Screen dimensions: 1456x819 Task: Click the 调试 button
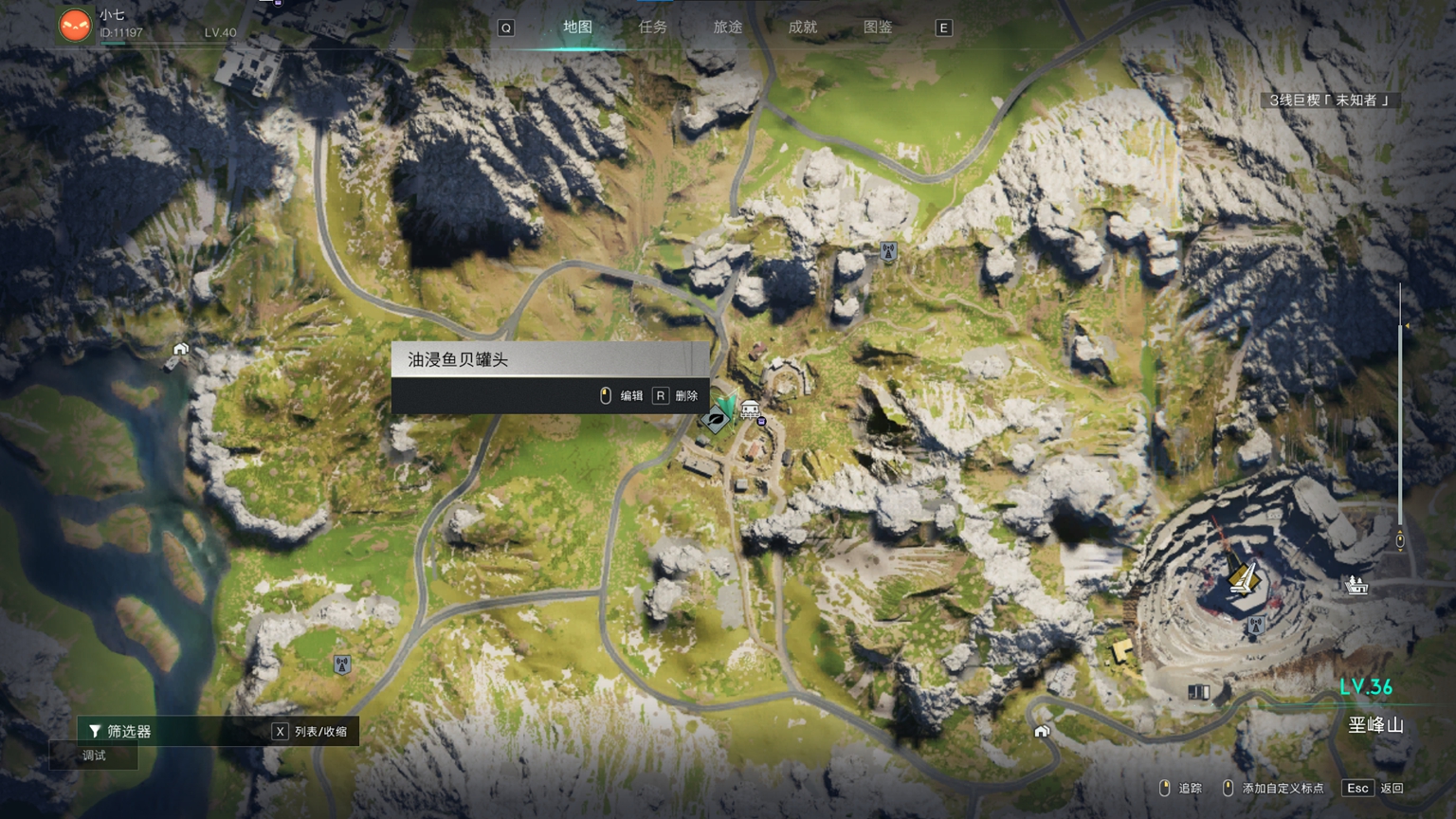tap(94, 755)
